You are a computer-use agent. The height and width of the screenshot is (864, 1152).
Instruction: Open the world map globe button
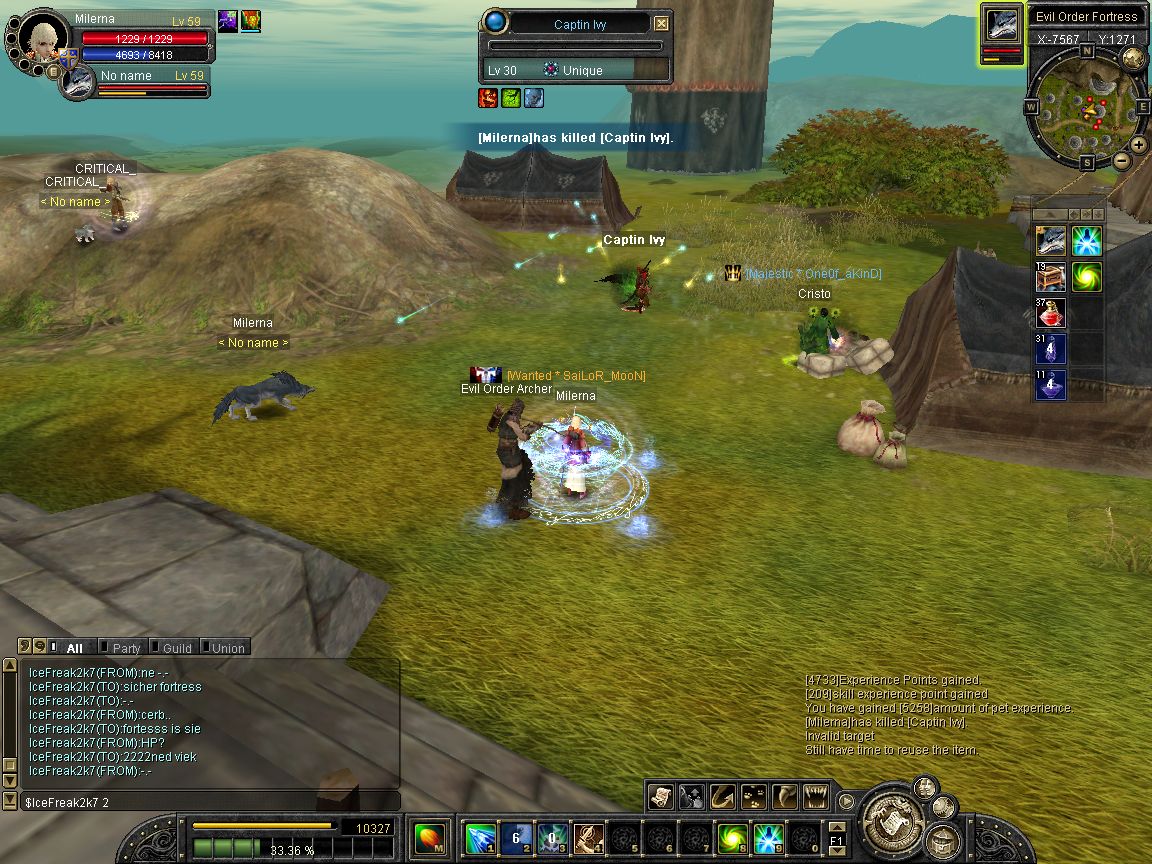(x=1133, y=57)
